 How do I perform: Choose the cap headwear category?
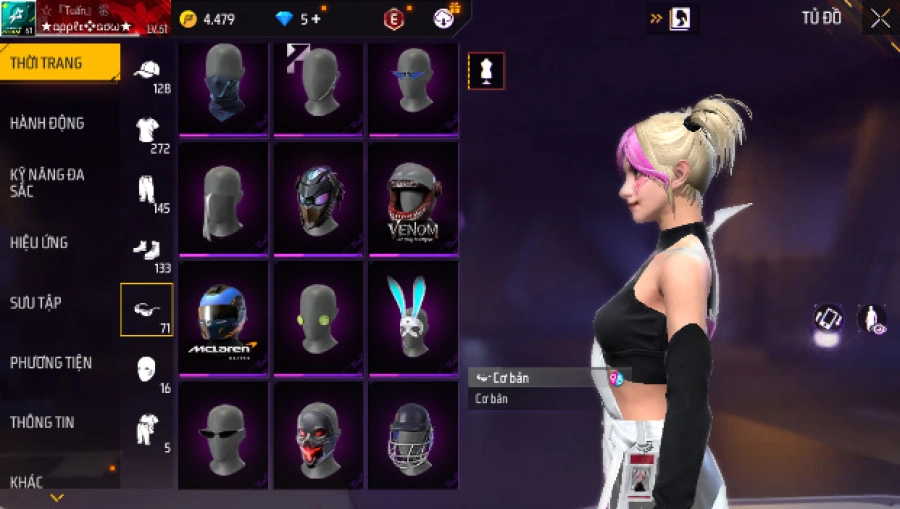coord(147,73)
